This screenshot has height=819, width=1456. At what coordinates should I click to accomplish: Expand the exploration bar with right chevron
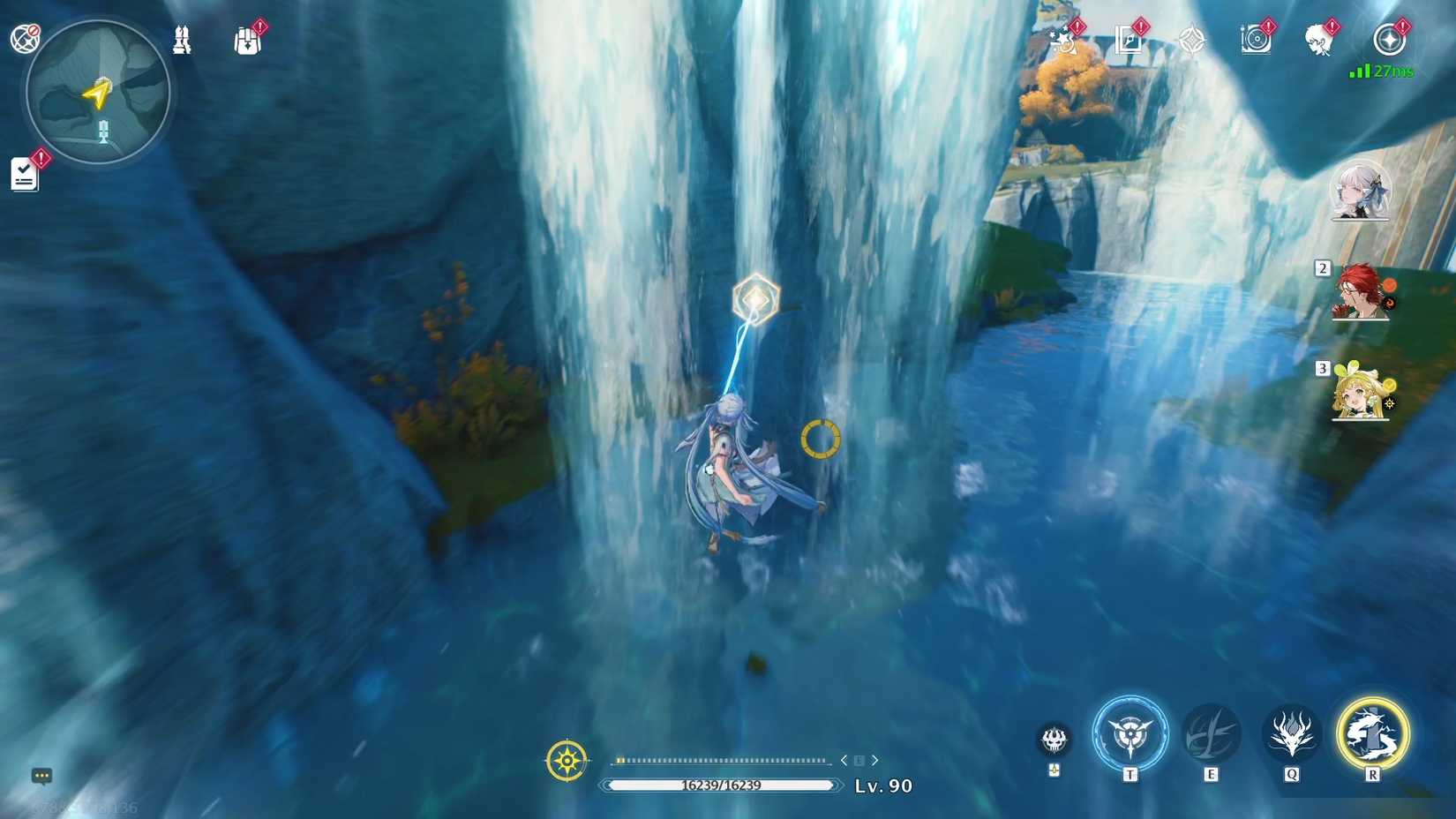[874, 759]
